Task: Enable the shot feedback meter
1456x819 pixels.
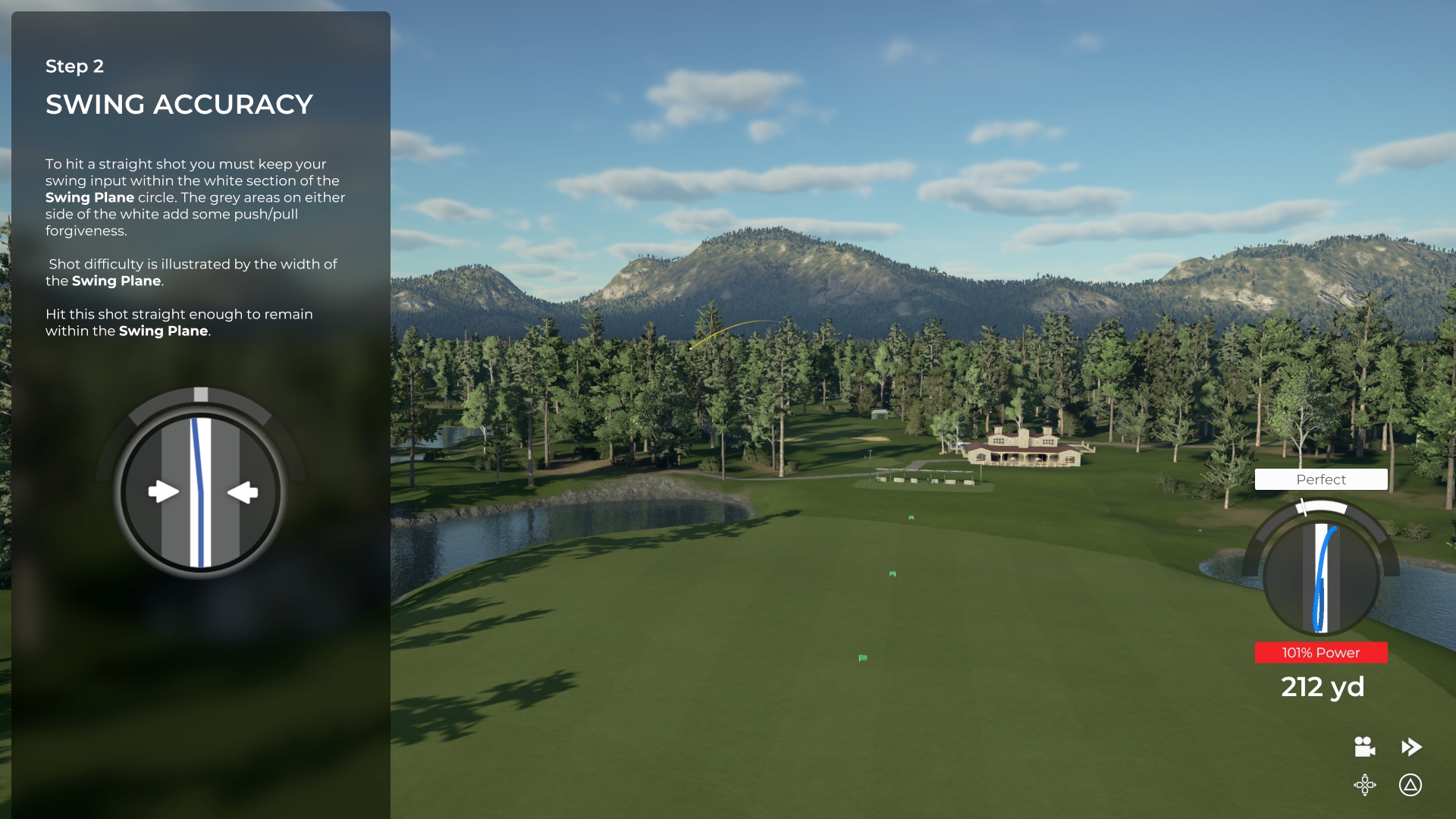Action: (x=1321, y=576)
